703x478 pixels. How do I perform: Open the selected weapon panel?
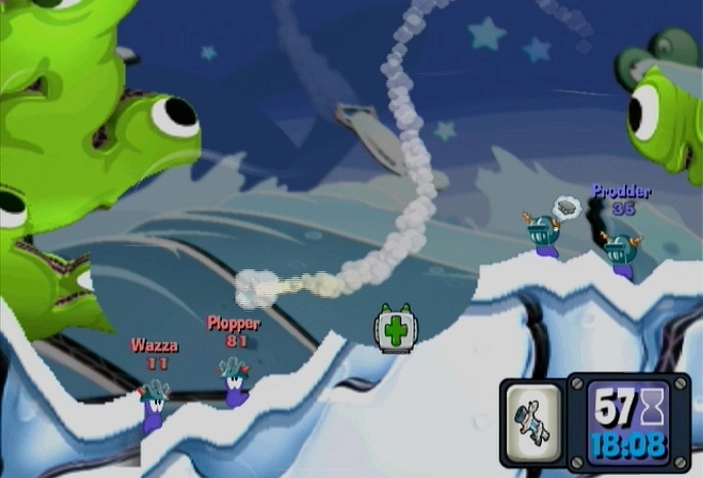[532, 421]
